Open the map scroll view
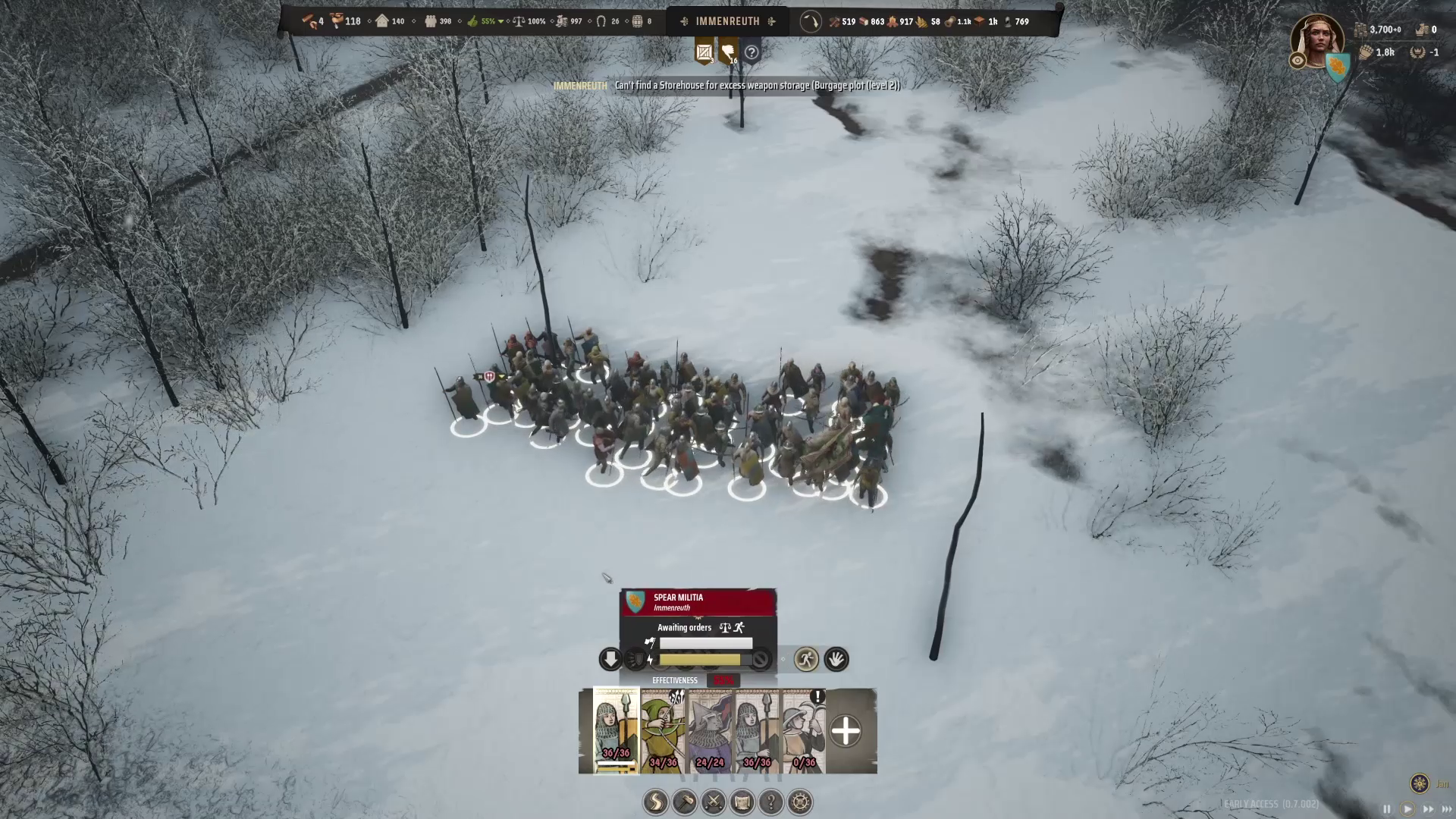 click(x=742, y=802)
